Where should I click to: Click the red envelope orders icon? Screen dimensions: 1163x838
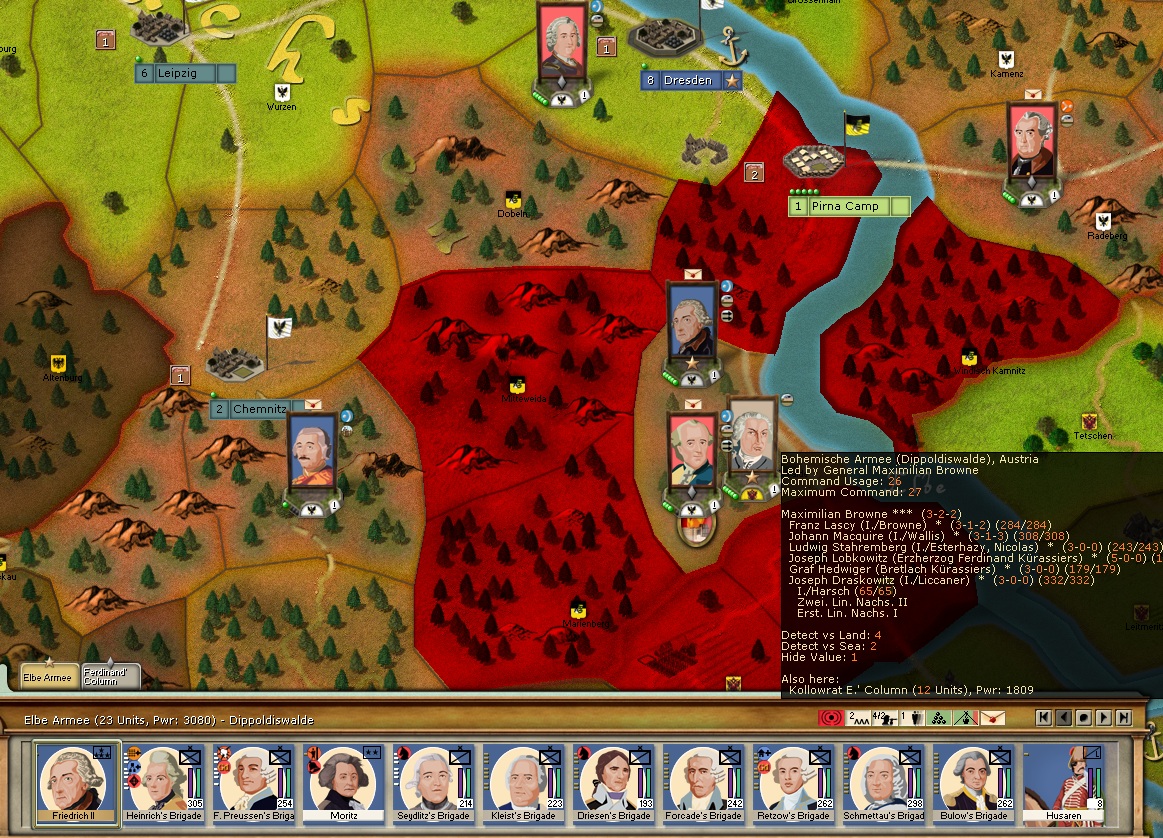992,717
